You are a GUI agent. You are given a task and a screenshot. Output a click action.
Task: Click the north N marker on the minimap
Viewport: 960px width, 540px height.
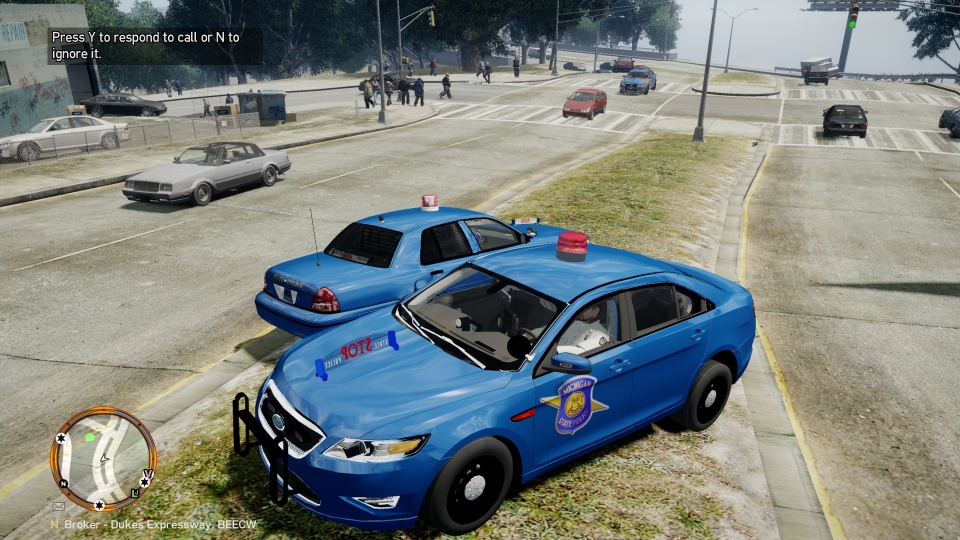tap(62, 482)
